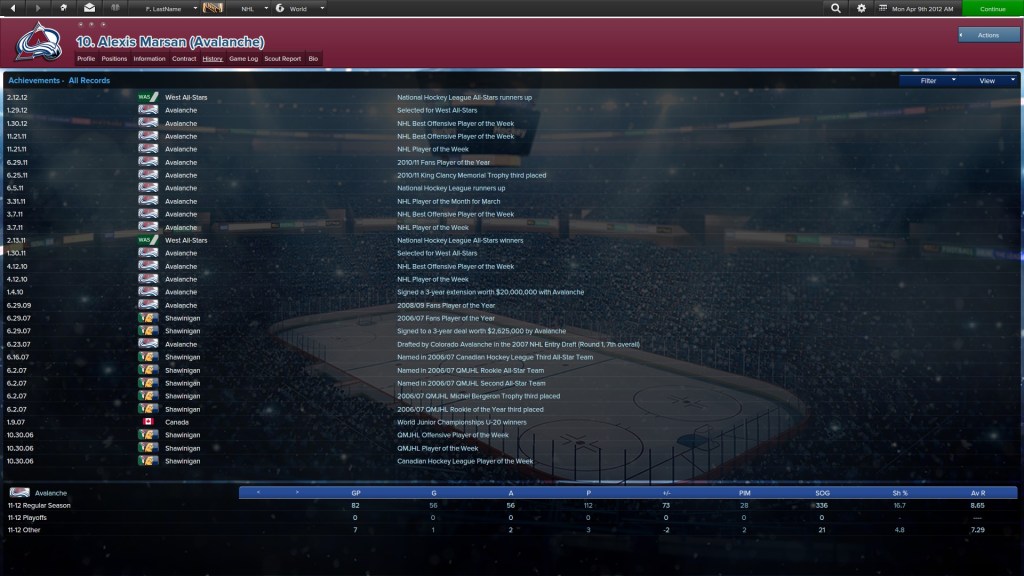Select the Game Log tab
Screen dimensions: 1024x576
coord(243,59)
